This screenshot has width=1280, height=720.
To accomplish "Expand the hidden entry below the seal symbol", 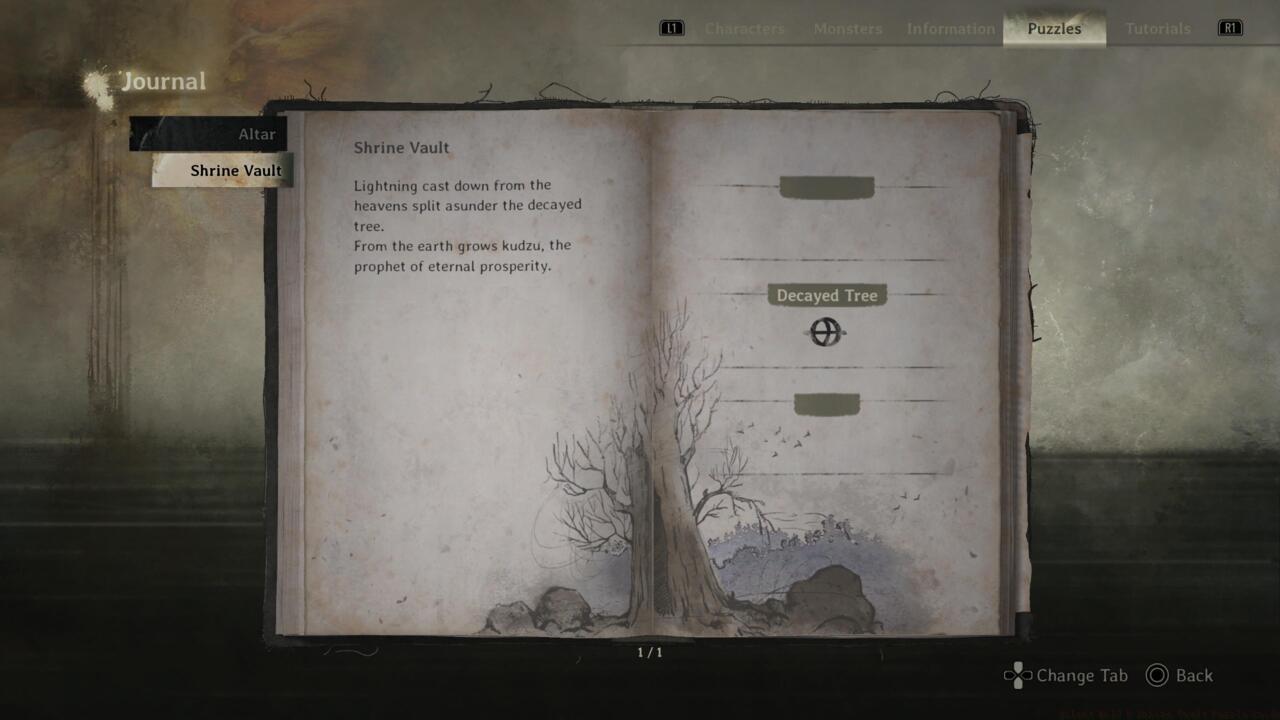I will [827, 404].
